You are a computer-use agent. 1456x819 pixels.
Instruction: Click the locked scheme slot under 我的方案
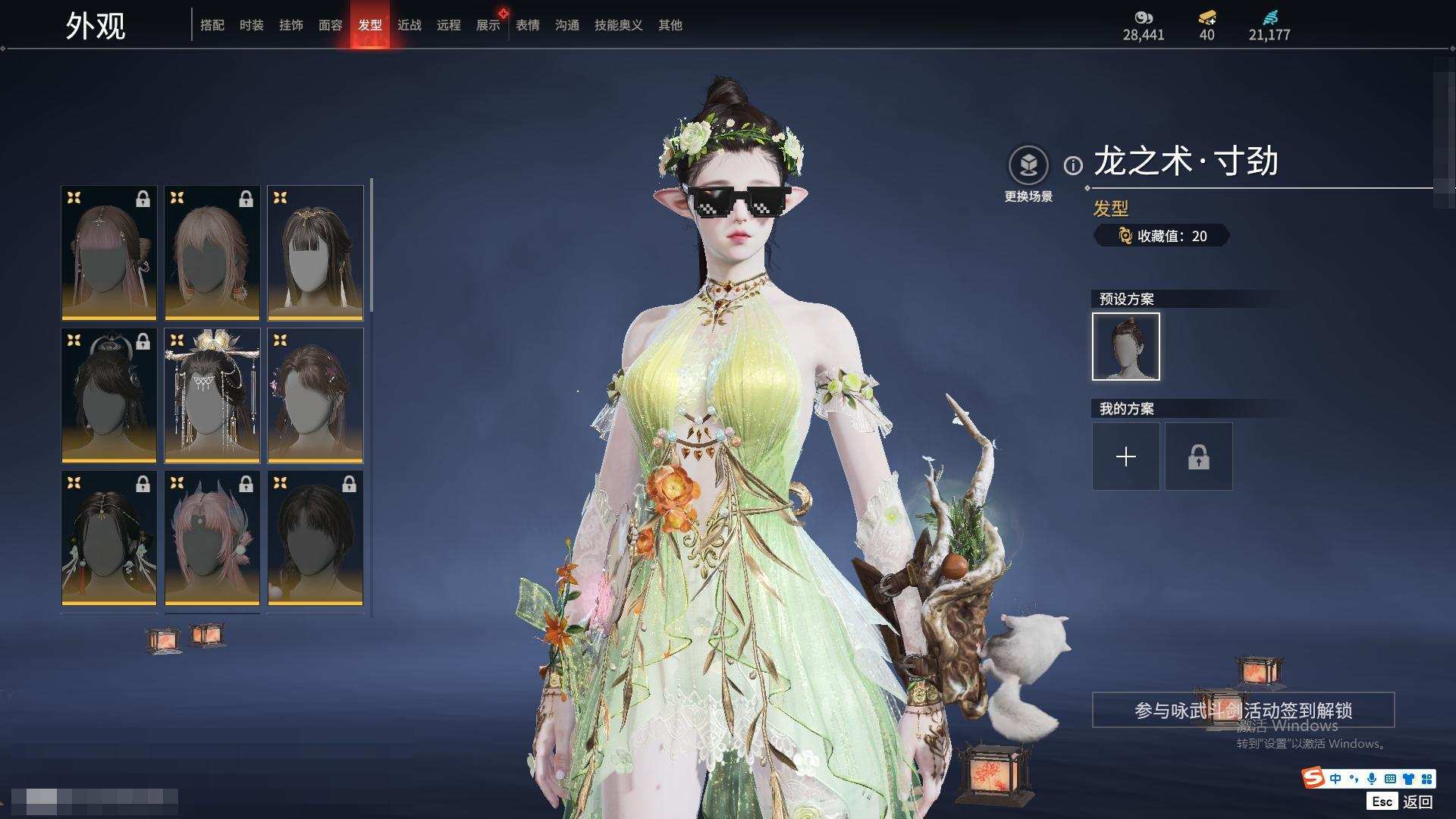point(1199,457)
